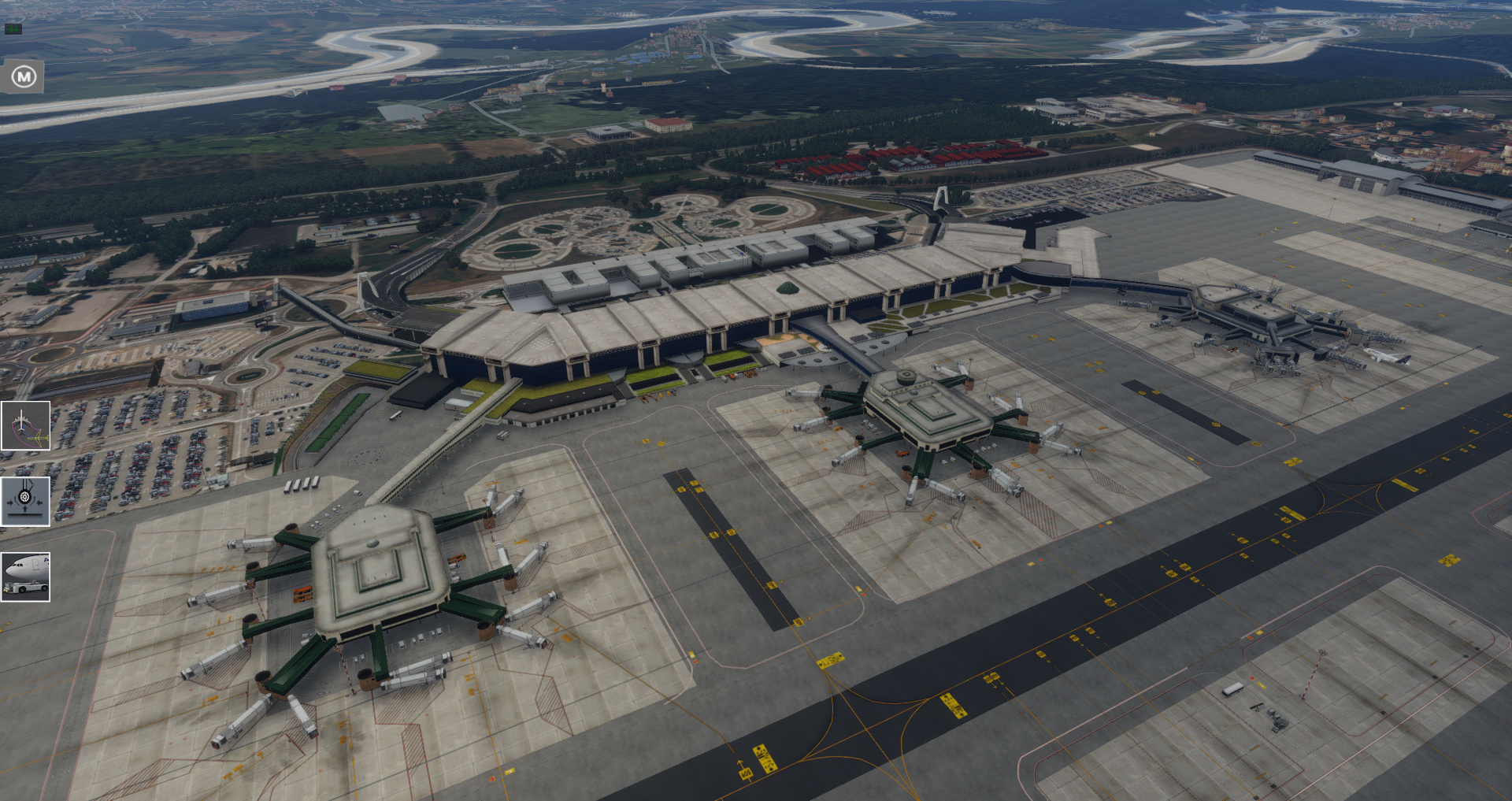The height and width of the screenshot is (801, 1512).
Task: Click the landing gear wheel chocks icon
Action: pos(25,501)
